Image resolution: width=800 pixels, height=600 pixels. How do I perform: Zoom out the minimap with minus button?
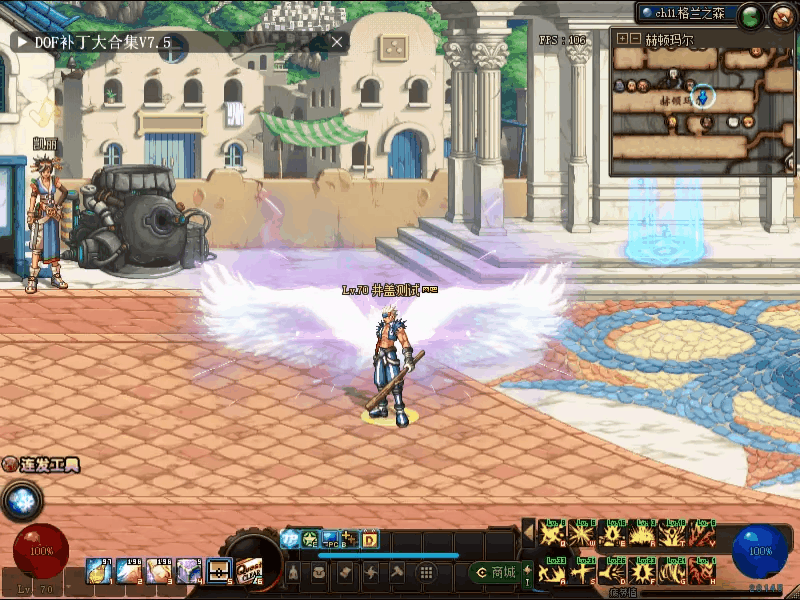635,39
